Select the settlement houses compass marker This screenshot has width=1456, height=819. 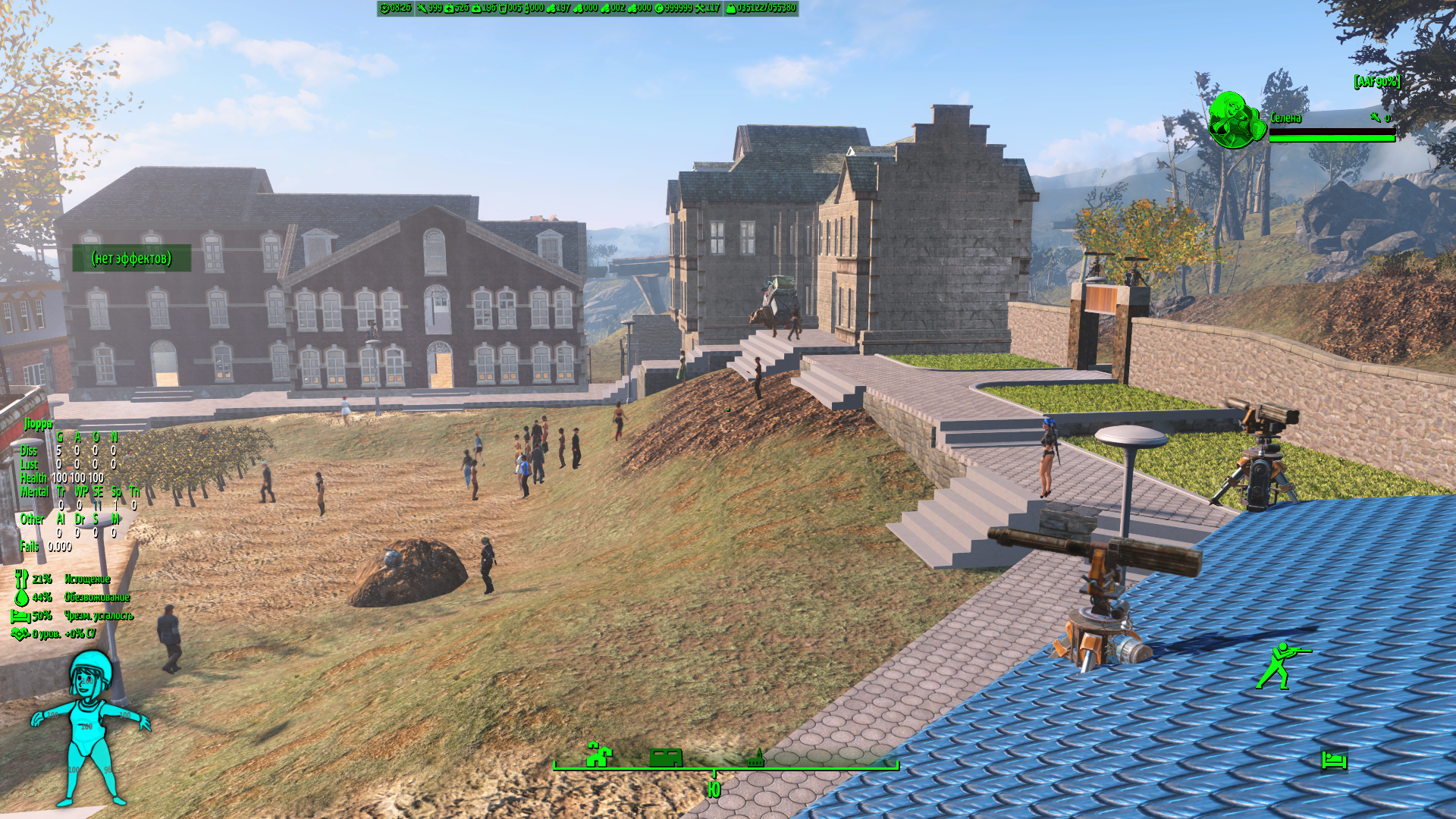point(598,755)
